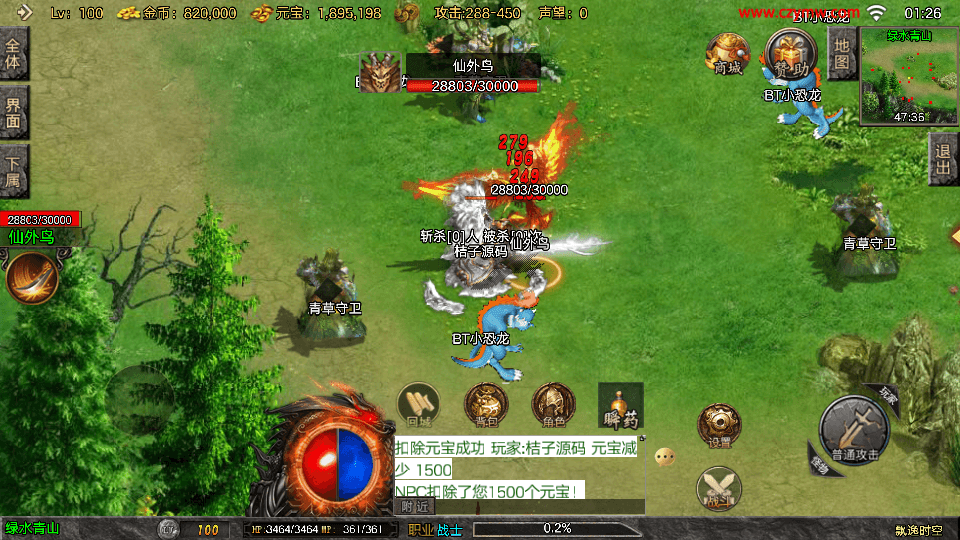
Task: Use the 回城 return-to-town scroll
Action: [418, 405]
